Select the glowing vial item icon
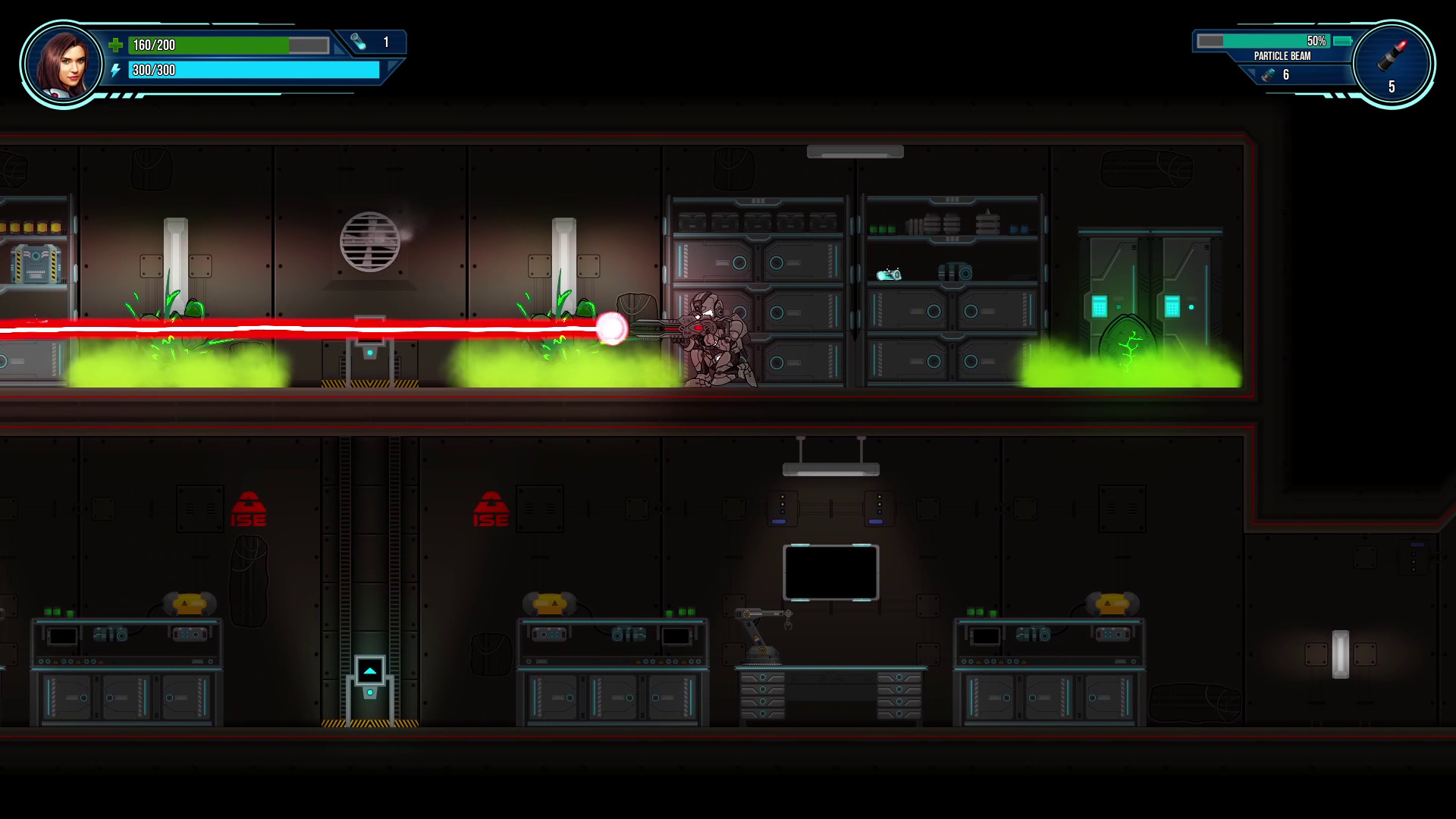 click(x=359, y=42)
